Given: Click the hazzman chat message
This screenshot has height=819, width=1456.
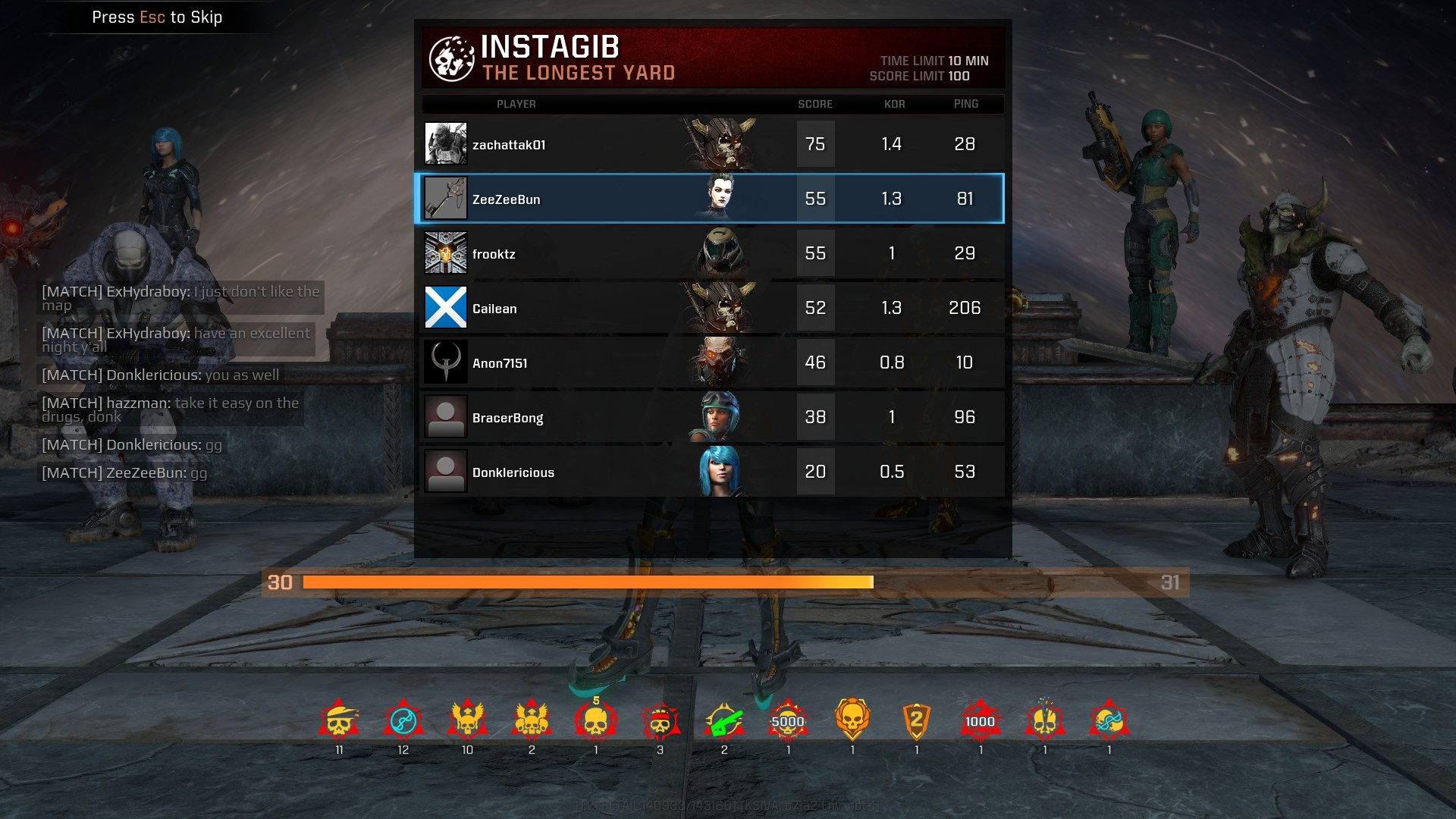Looking at the screenshot, I should [170, 409].
